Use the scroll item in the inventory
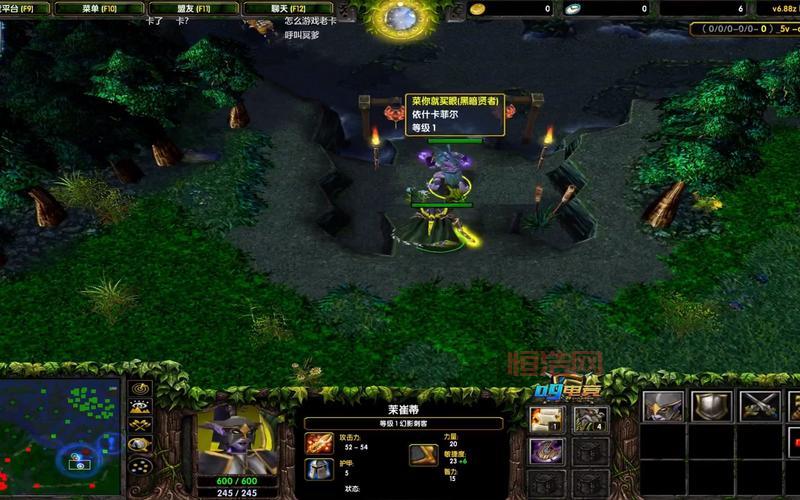The height and width of the screenshot is (500, 800). click(x=547, y=420)
